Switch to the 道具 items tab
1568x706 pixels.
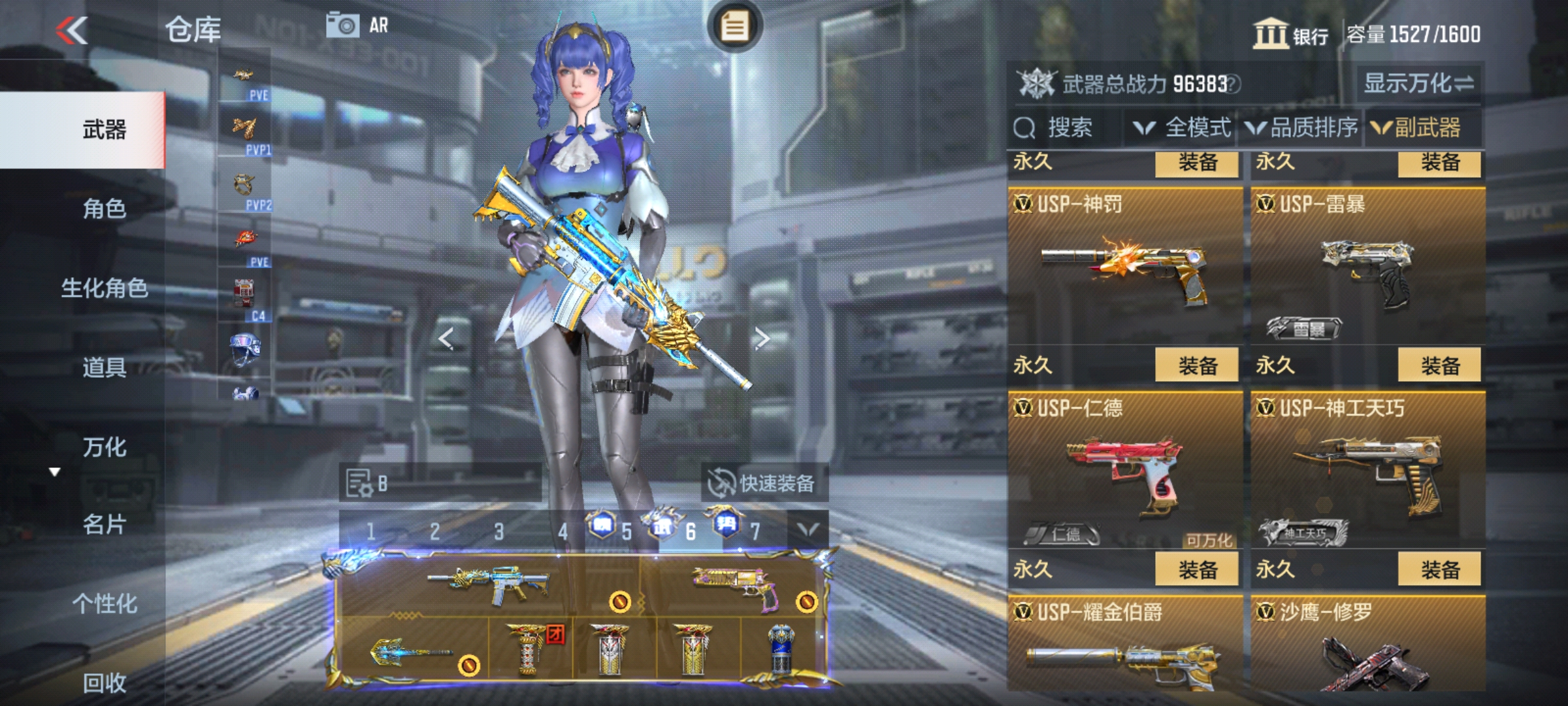tap(103, 367)
